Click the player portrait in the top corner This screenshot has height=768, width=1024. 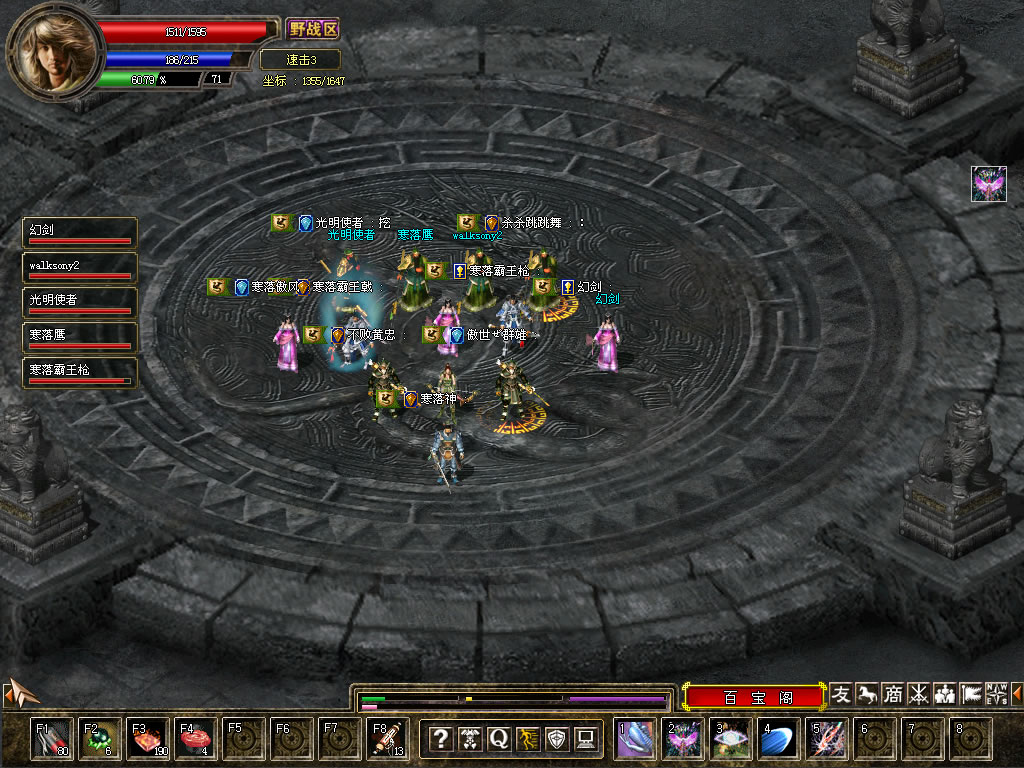click(54, 48)
